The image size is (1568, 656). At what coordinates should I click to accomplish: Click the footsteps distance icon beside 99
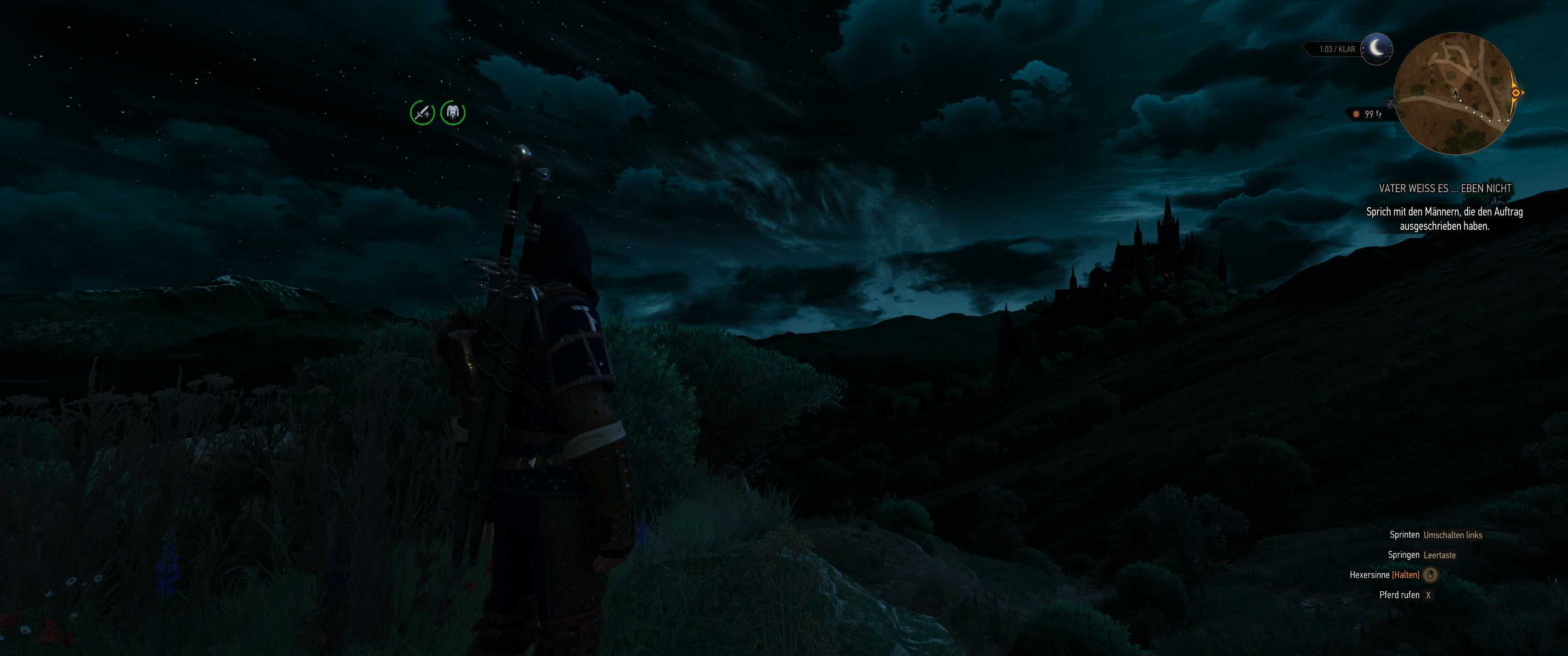1378,115
